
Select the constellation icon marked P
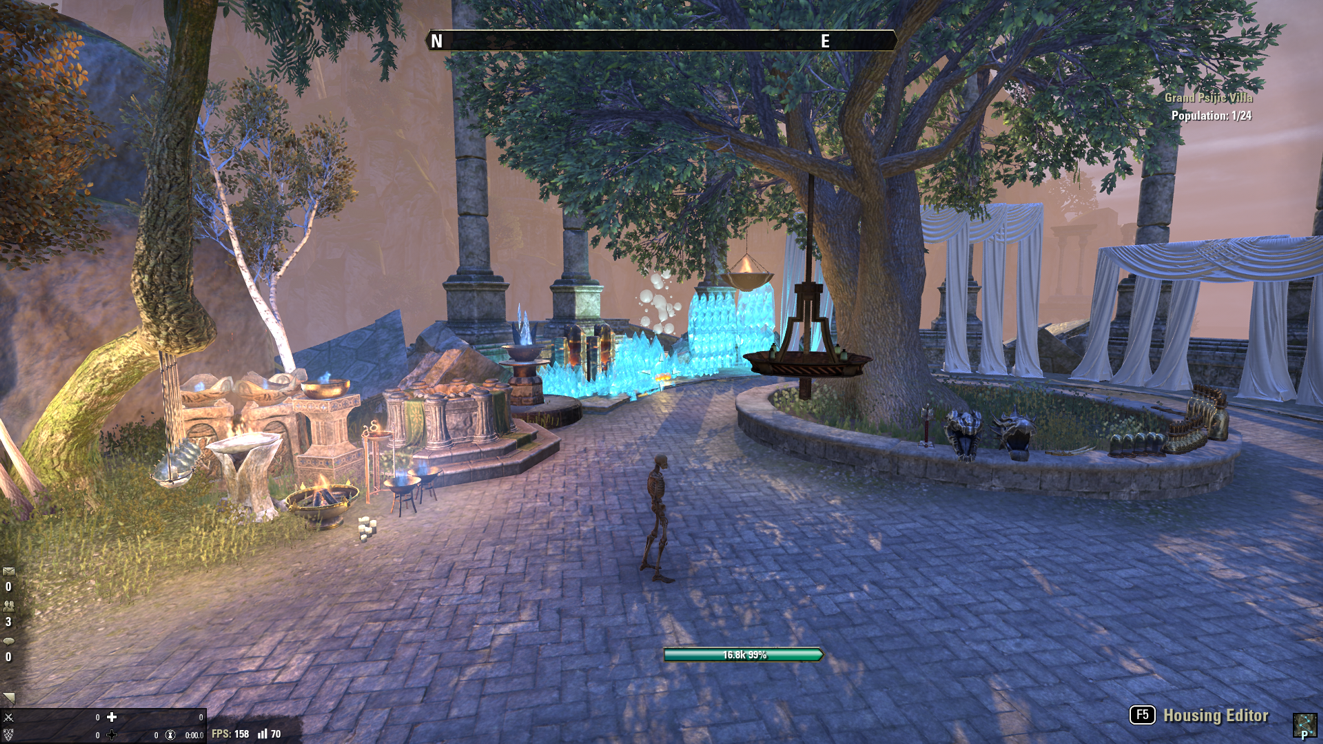1304,724
